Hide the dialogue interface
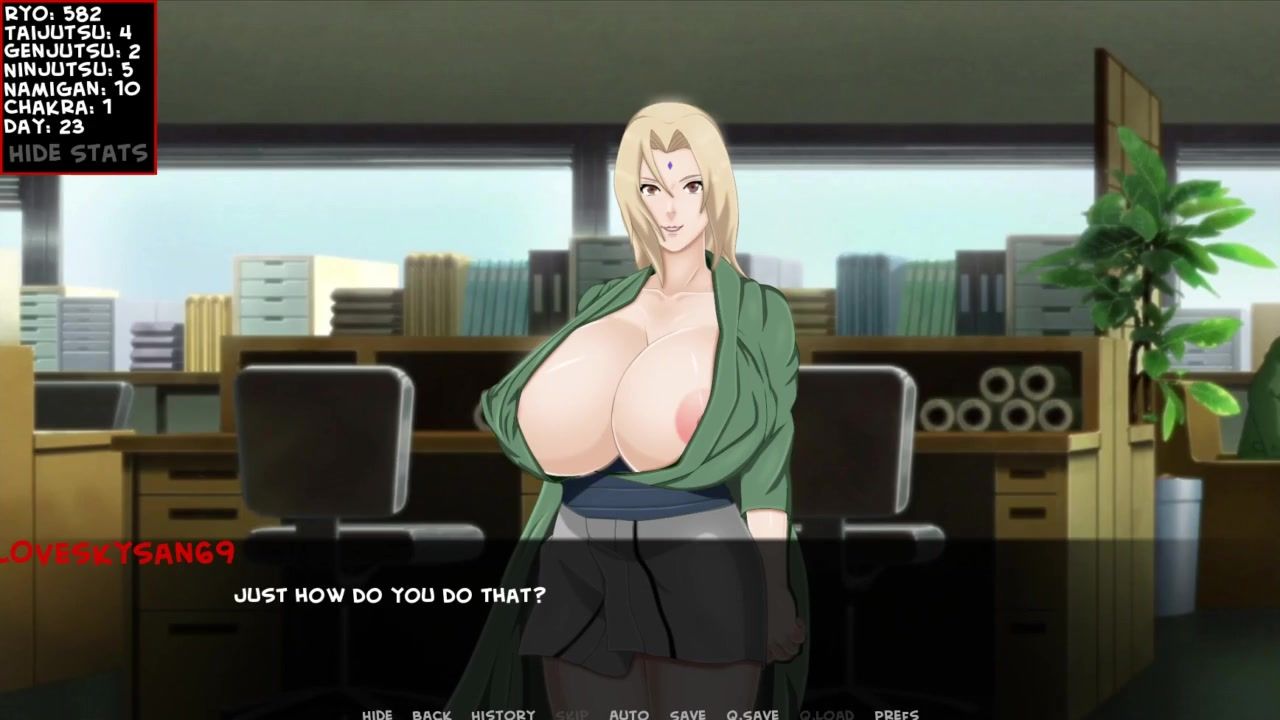Screen dimensions: 1280x720 click(x=377, y=714)
